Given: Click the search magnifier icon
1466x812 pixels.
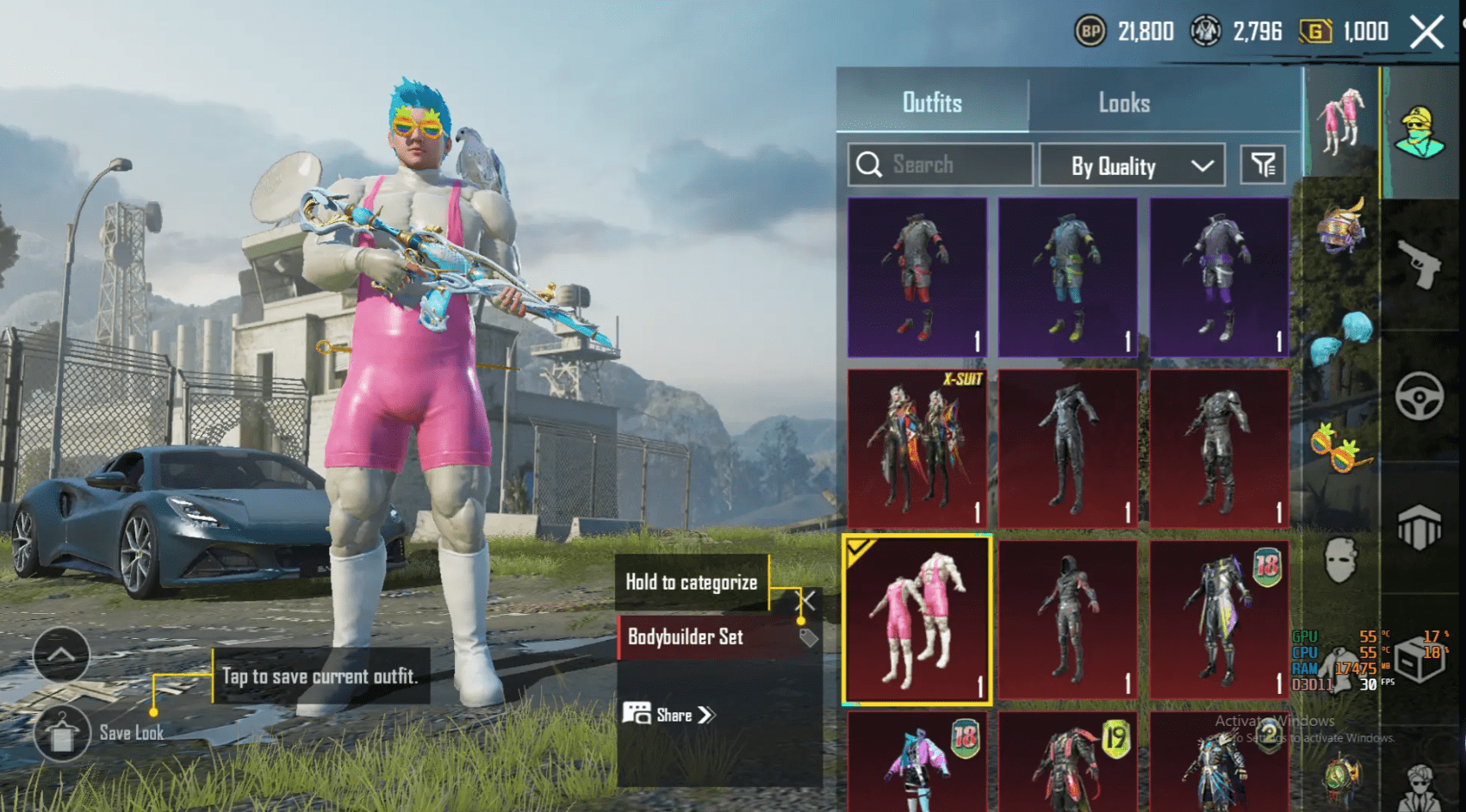Looking at the screenshot, I should tap(867, 165).
